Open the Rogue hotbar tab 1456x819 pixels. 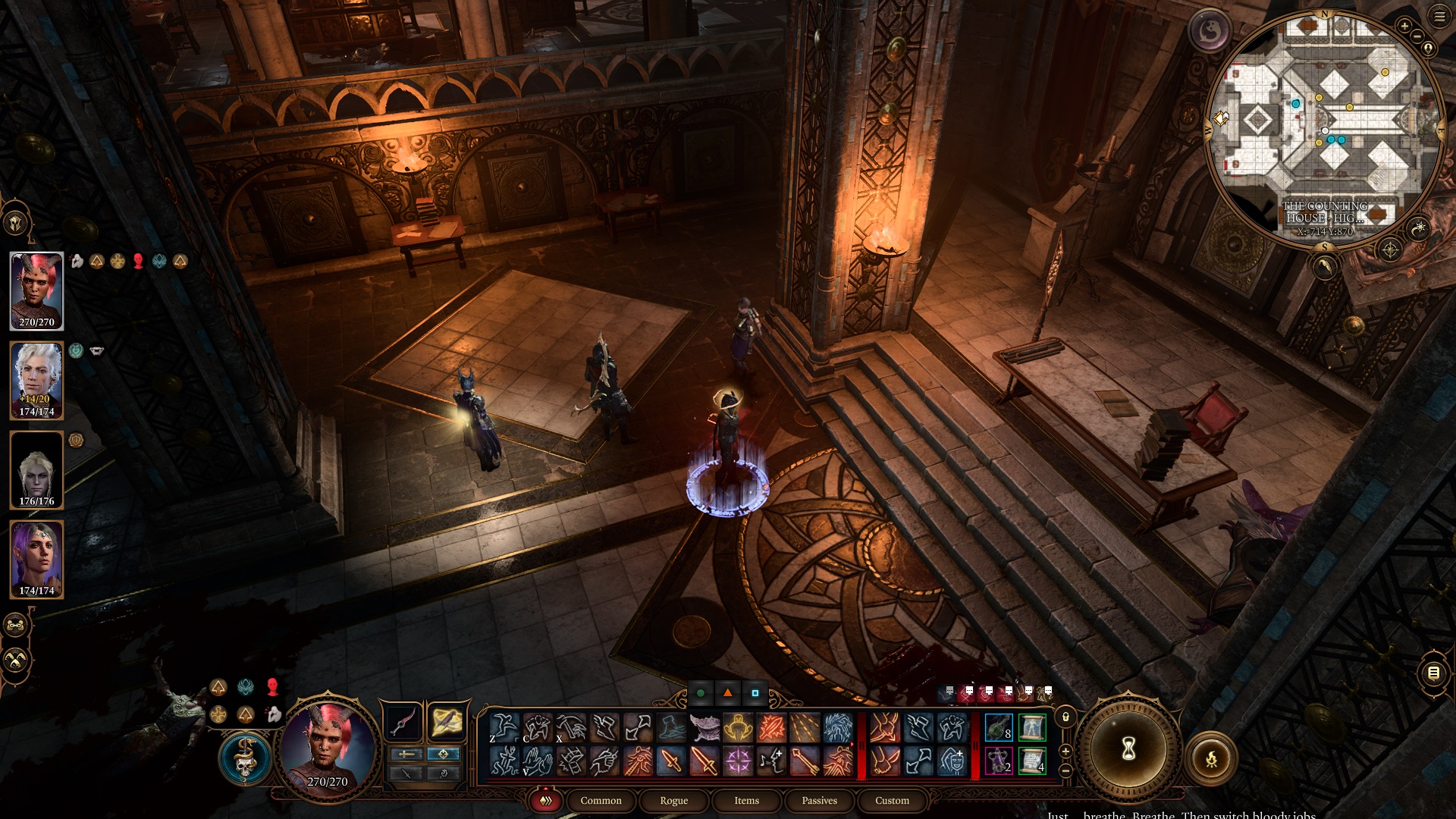[x=673, y=801]
